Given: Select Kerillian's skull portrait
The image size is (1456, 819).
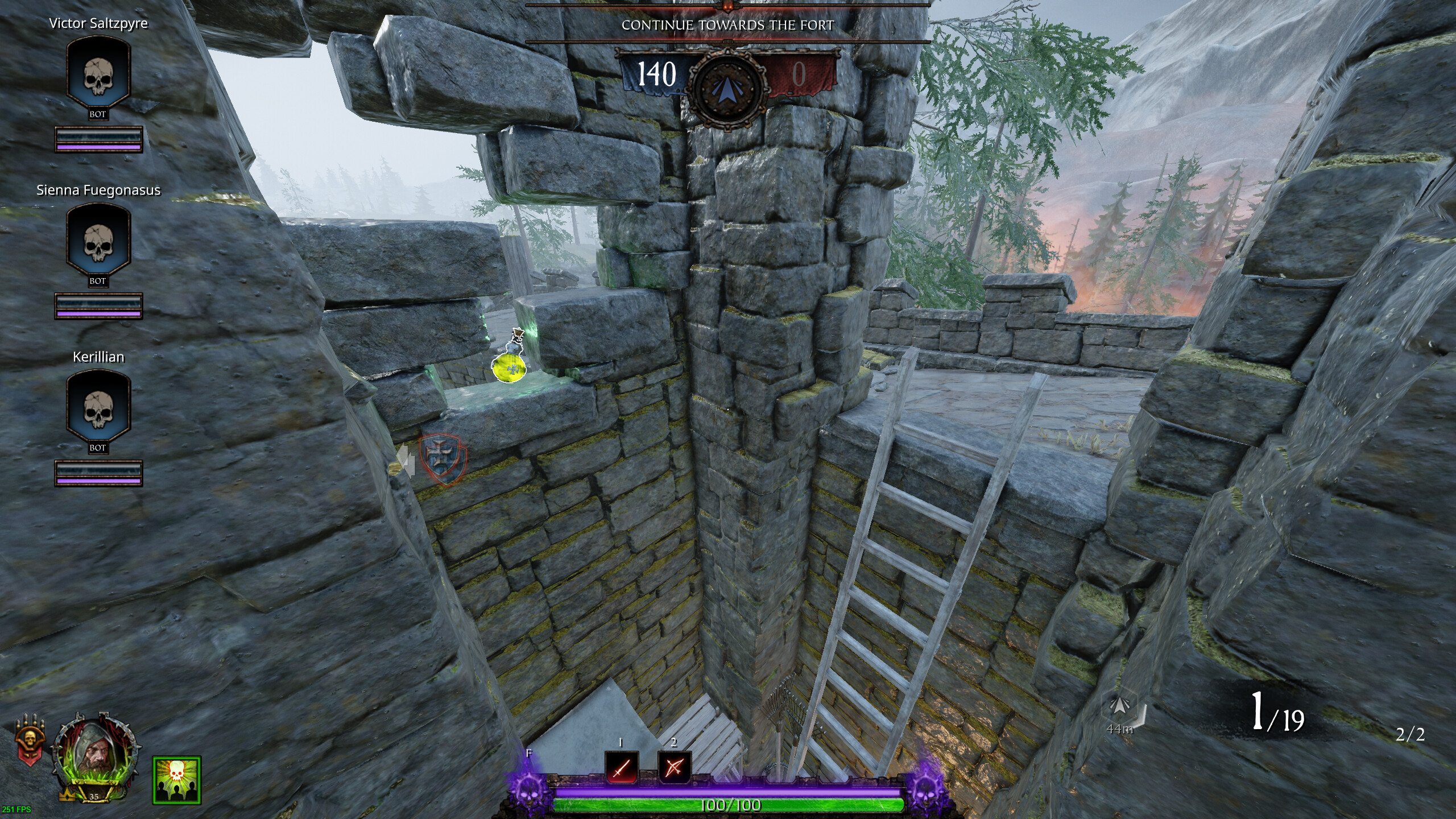Looking at the screenshot, I should (98, 407).
